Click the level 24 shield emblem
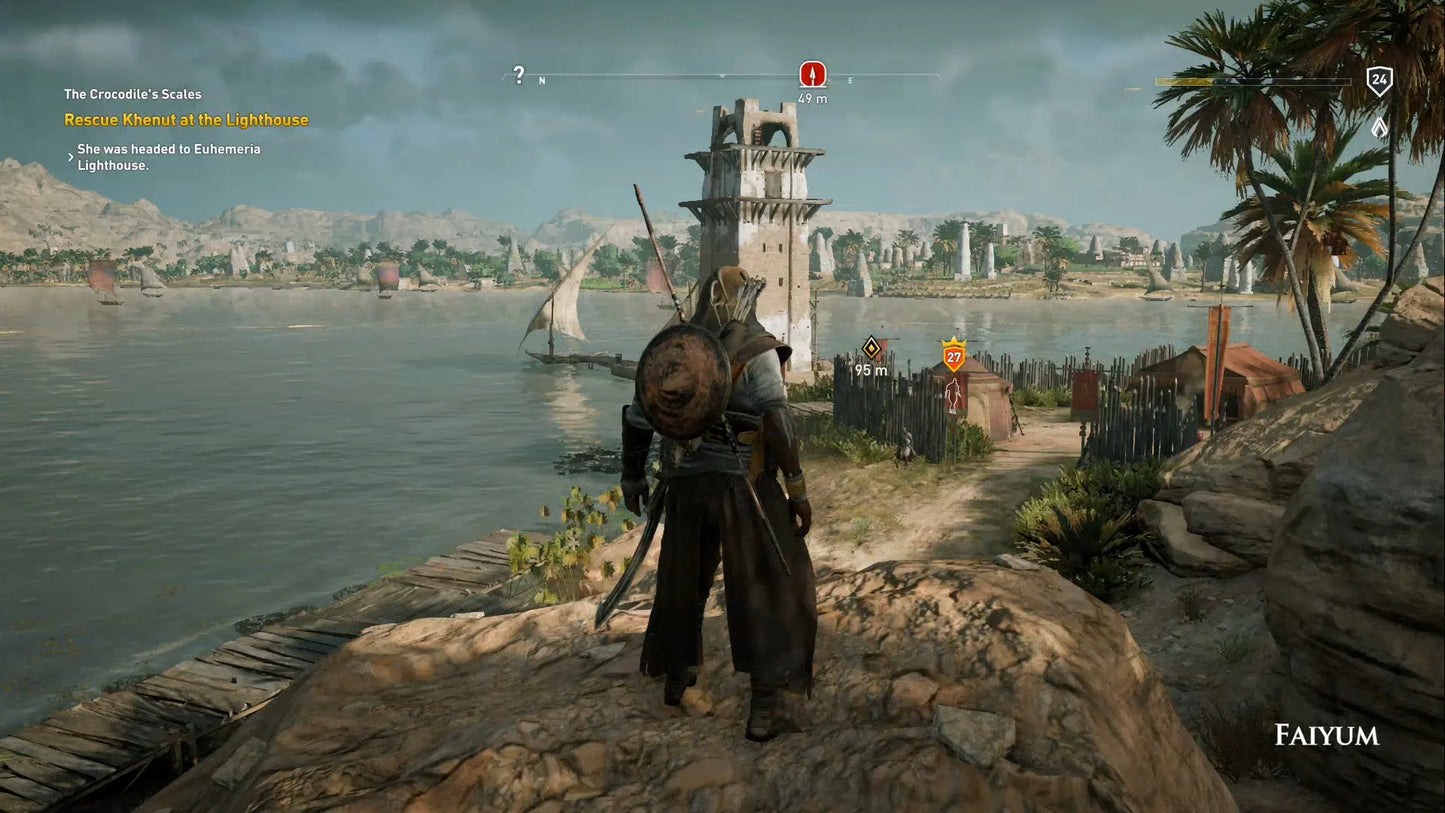The image size is (1445, 813). click(1380, 79)
